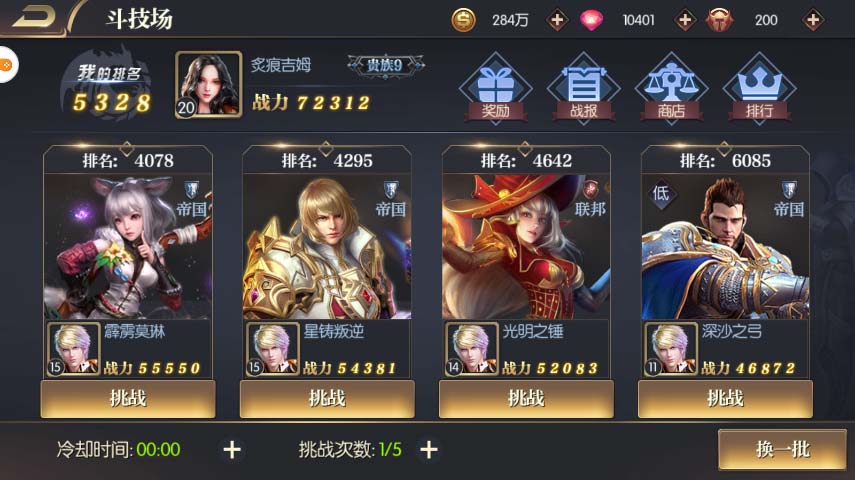Select the rank 6085 blue knight card
Screen dimensions: 855x480
click(725, 245)
